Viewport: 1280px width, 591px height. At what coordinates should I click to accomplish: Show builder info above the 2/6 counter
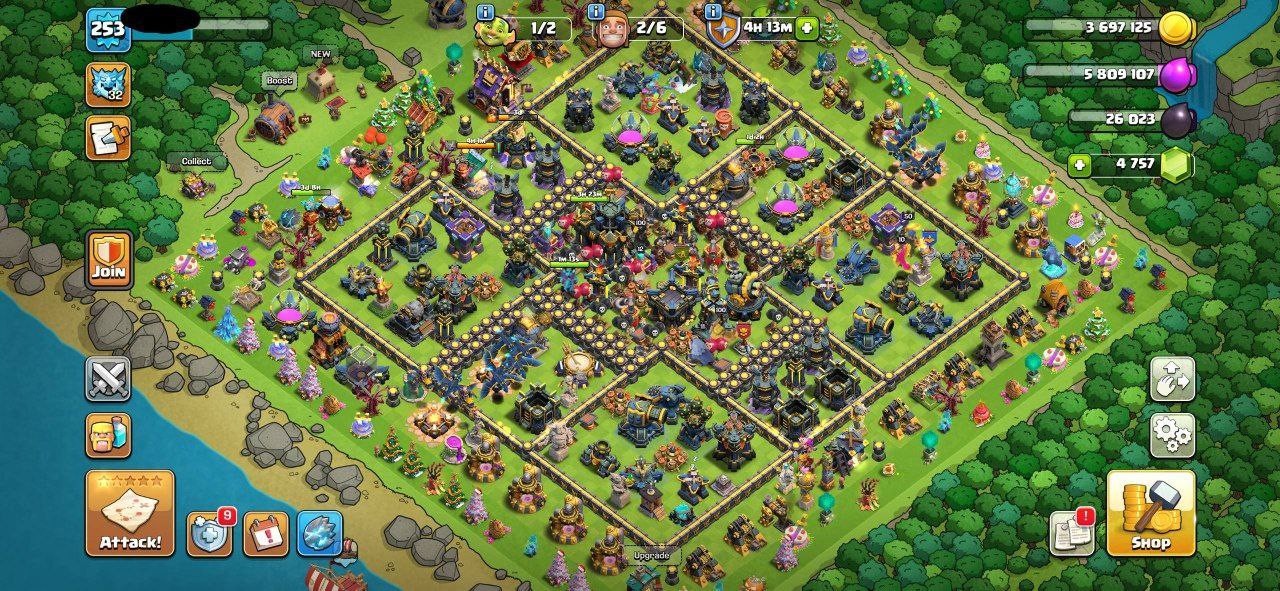coord(597,12)
